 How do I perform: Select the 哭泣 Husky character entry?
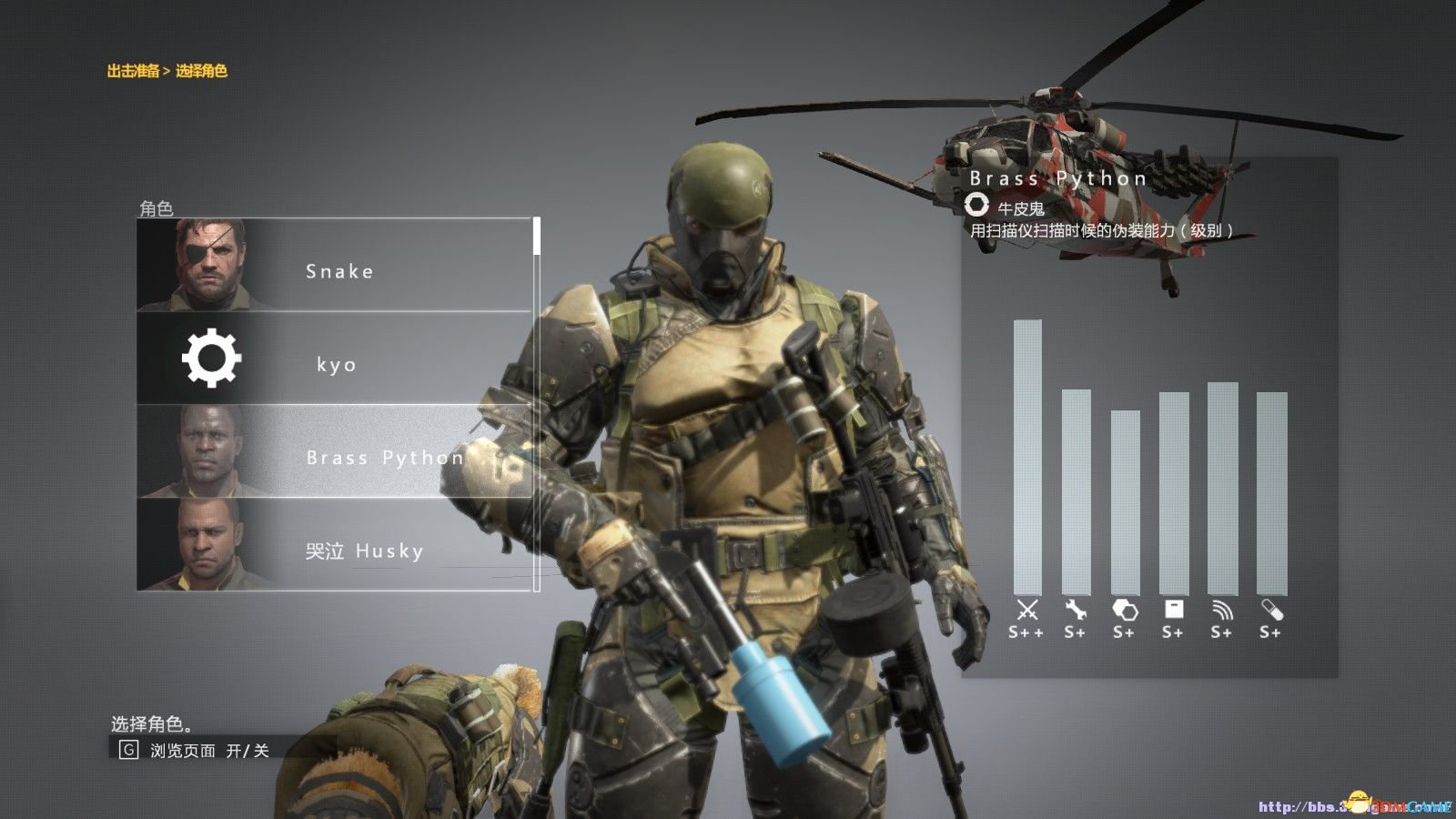362,551
